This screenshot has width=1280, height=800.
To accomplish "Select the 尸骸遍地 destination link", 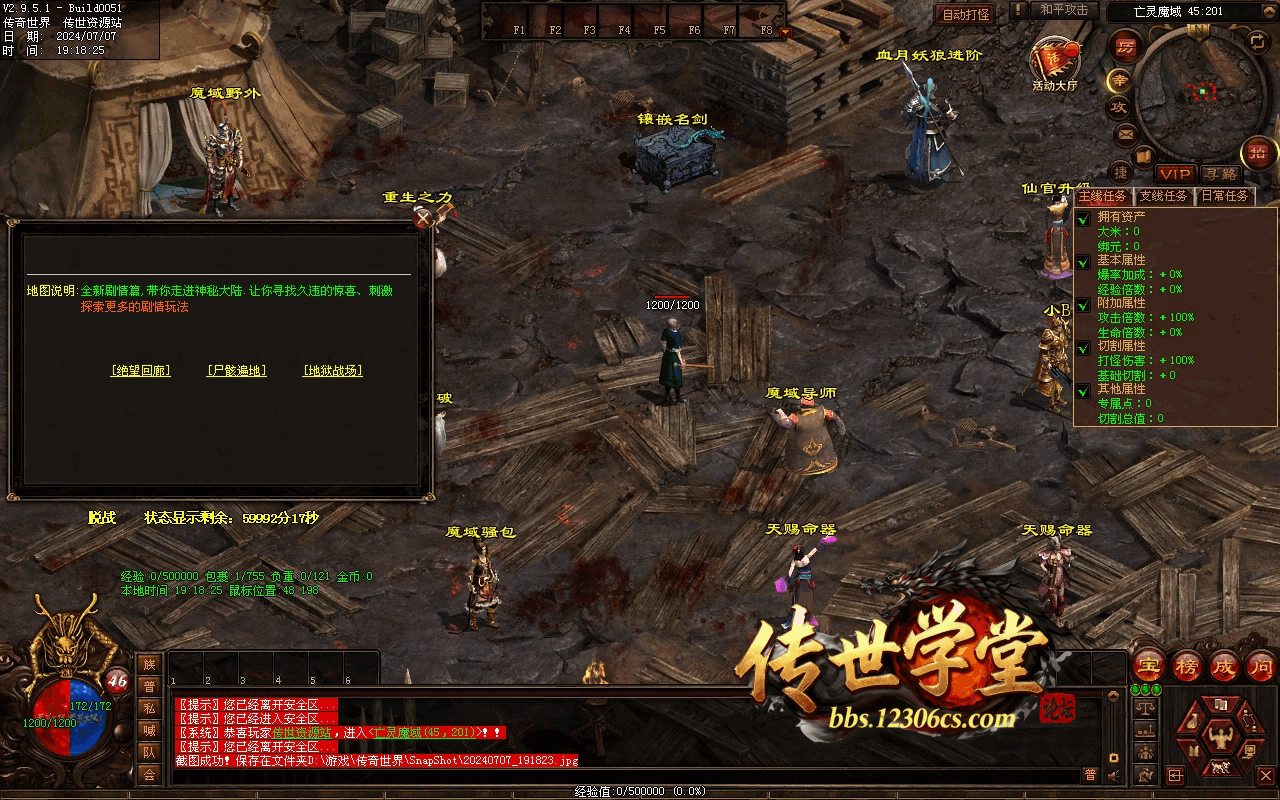I will tap(237, 371).
